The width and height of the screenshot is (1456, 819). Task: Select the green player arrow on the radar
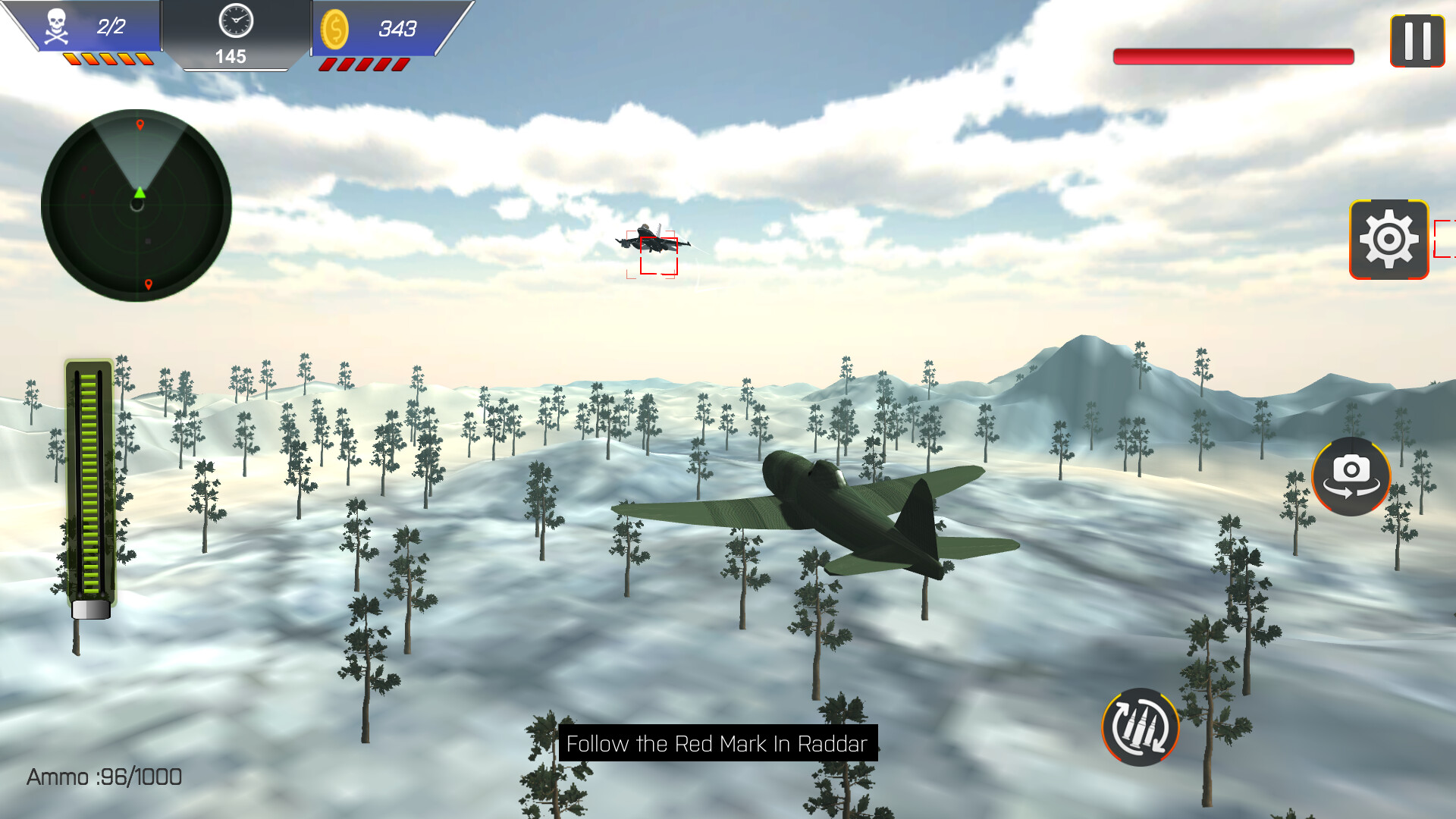(139, 193)
